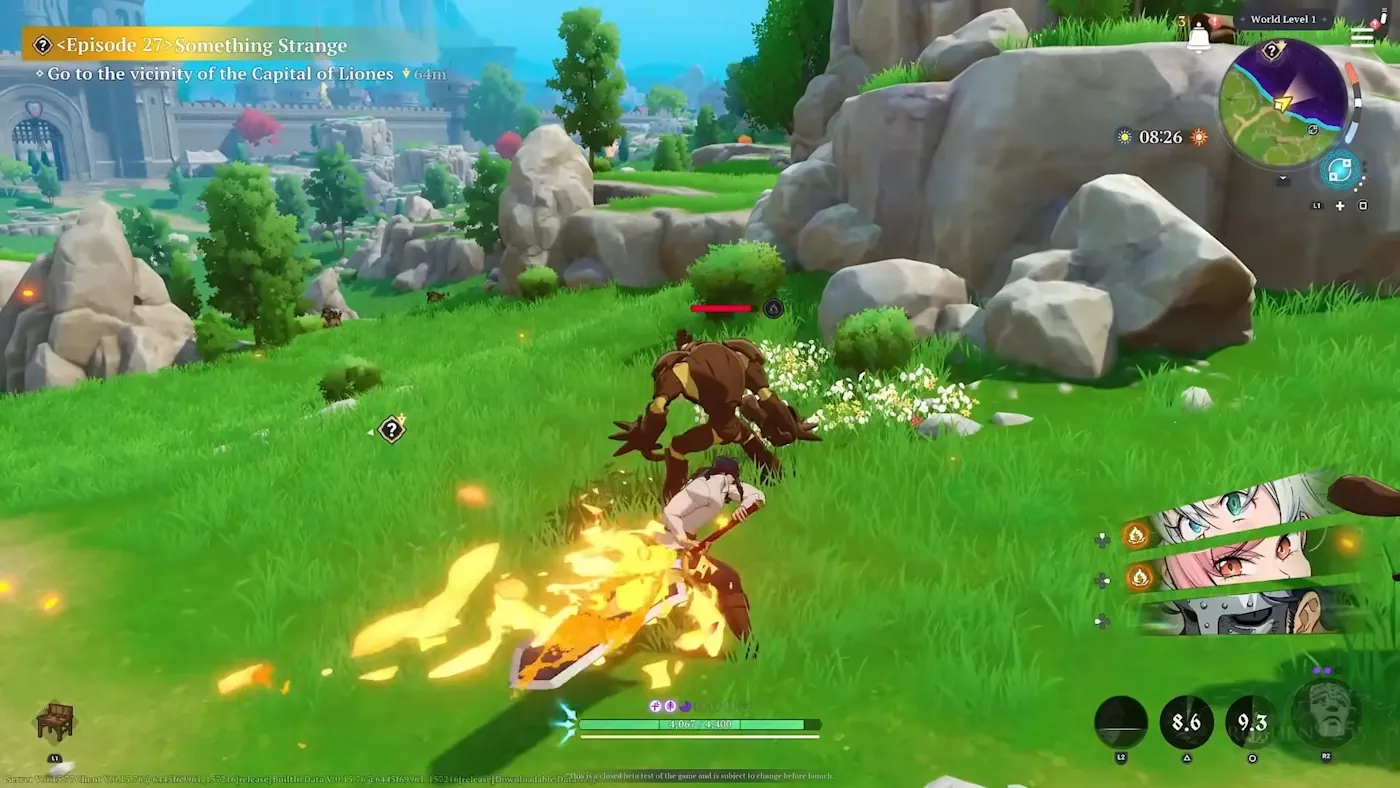Select the World Level 1 label

tap(1284, 19)
